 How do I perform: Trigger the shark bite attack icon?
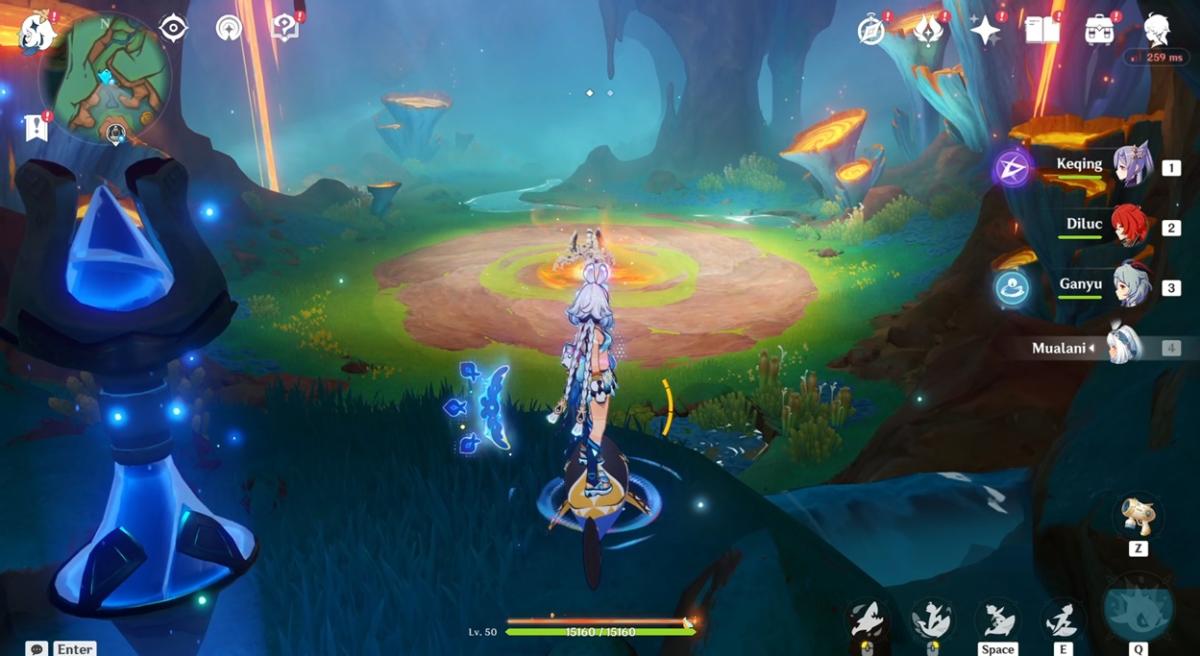click(x=866, y=620)
